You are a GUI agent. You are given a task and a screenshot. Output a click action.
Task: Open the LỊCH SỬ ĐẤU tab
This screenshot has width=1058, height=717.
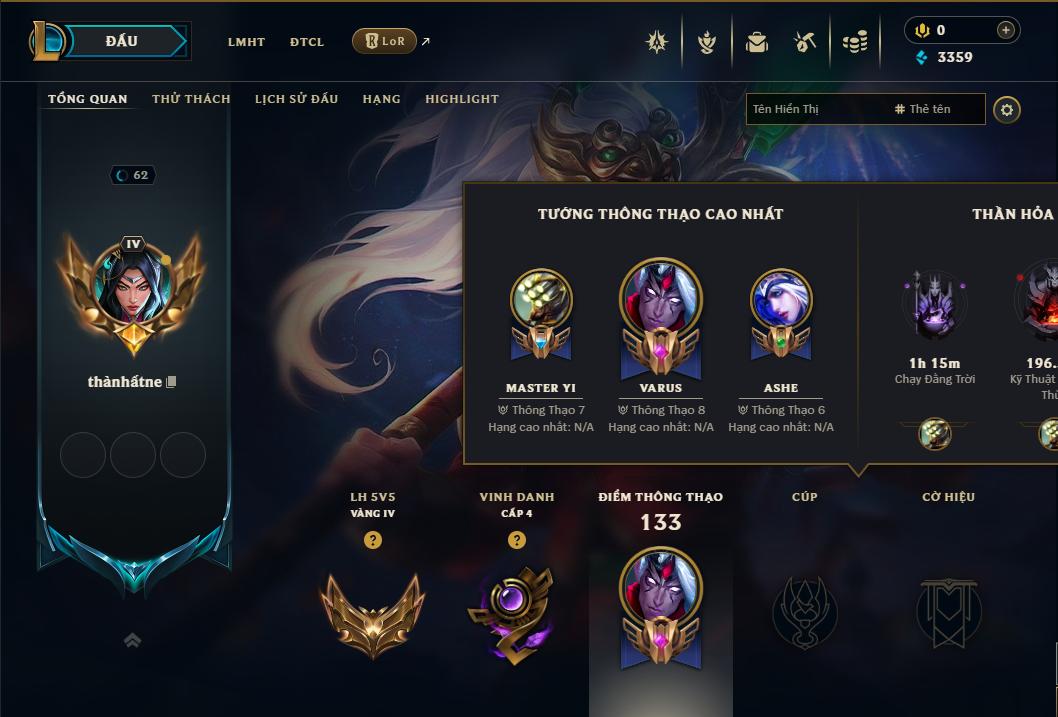click(296, 99)
